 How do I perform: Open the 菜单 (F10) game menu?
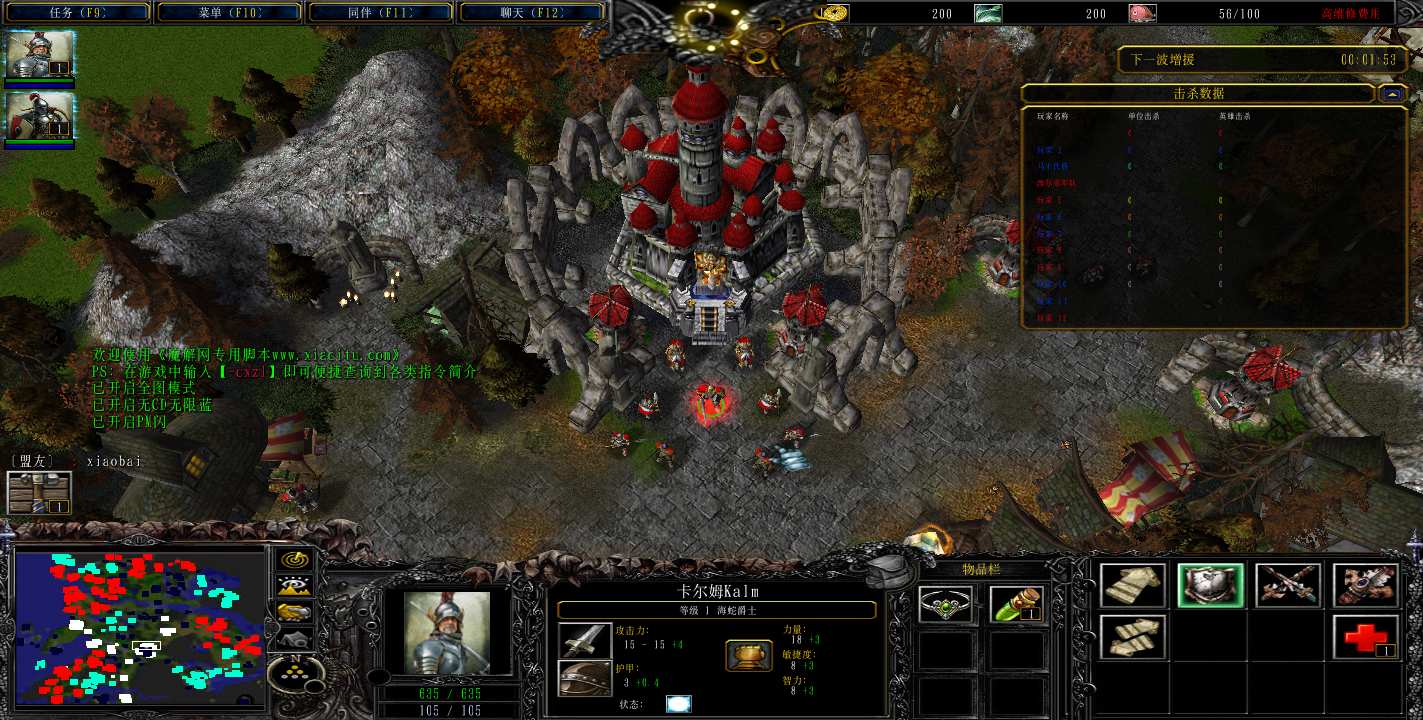229,13
